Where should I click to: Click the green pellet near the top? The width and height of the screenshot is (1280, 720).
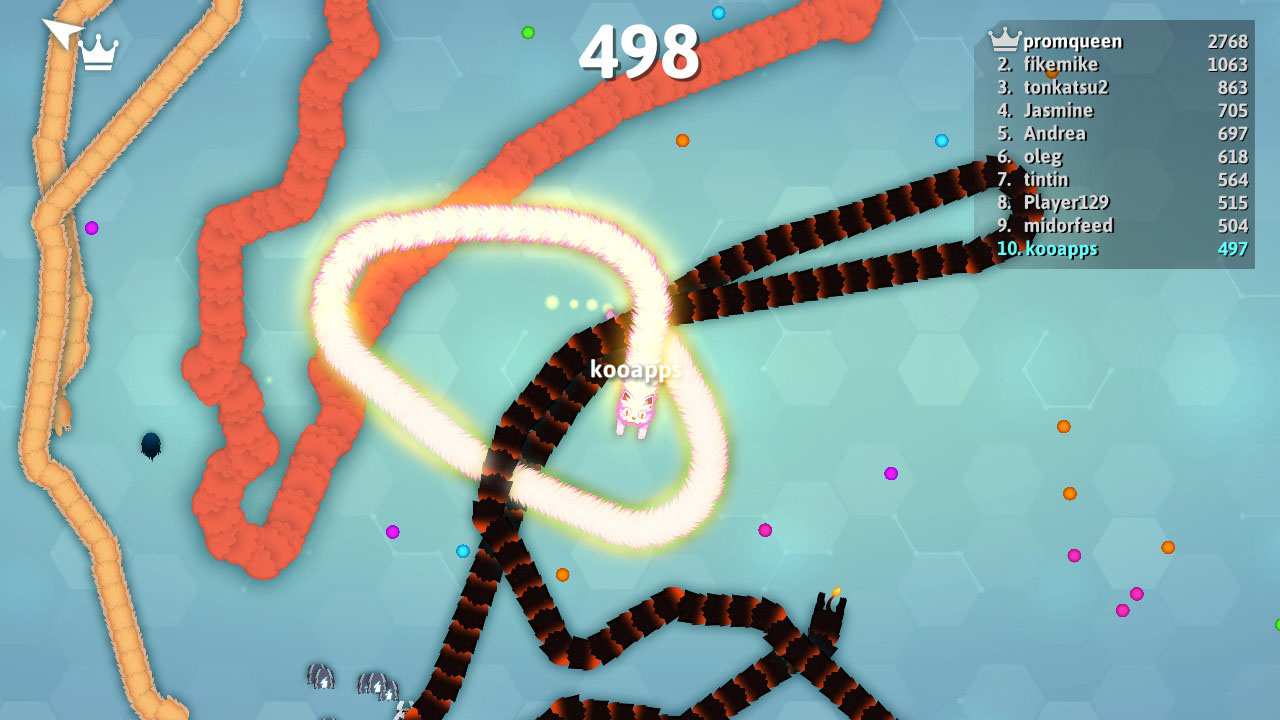(x=527, y=33)
